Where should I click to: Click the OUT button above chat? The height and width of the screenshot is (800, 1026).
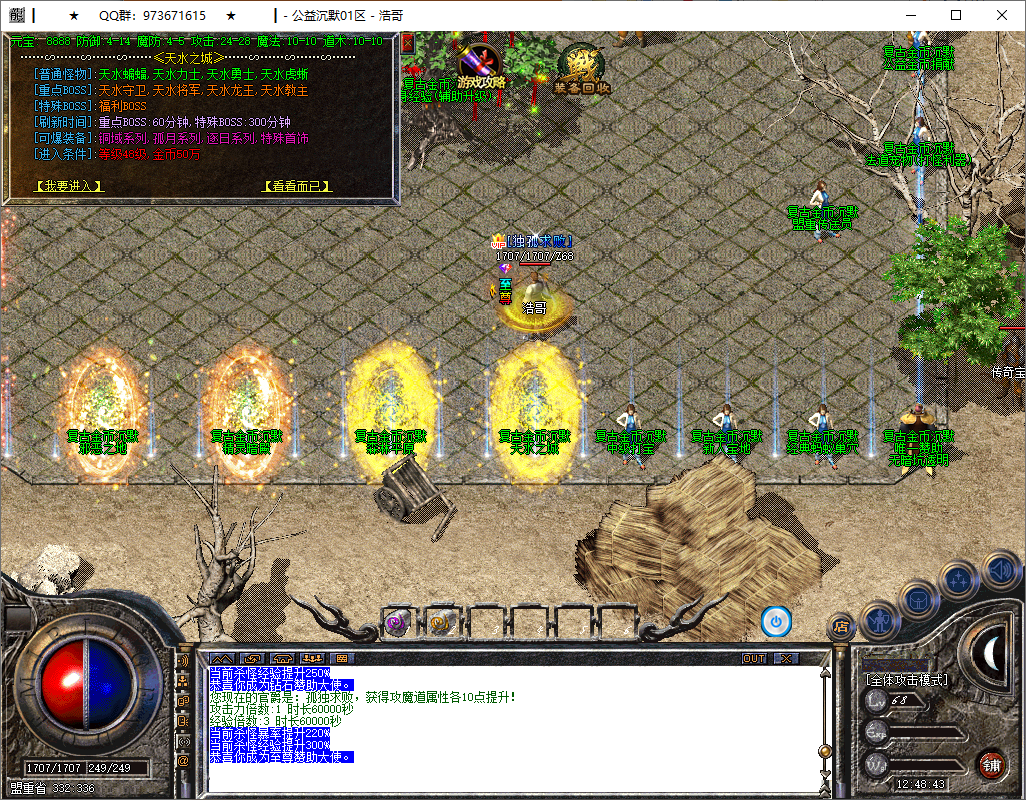(x=754, y=659)
